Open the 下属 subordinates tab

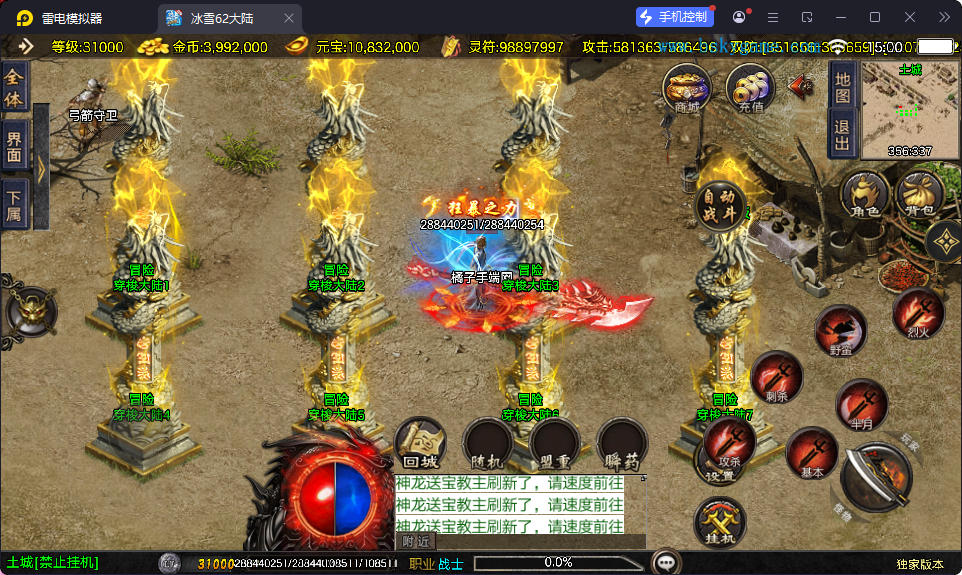13,205
